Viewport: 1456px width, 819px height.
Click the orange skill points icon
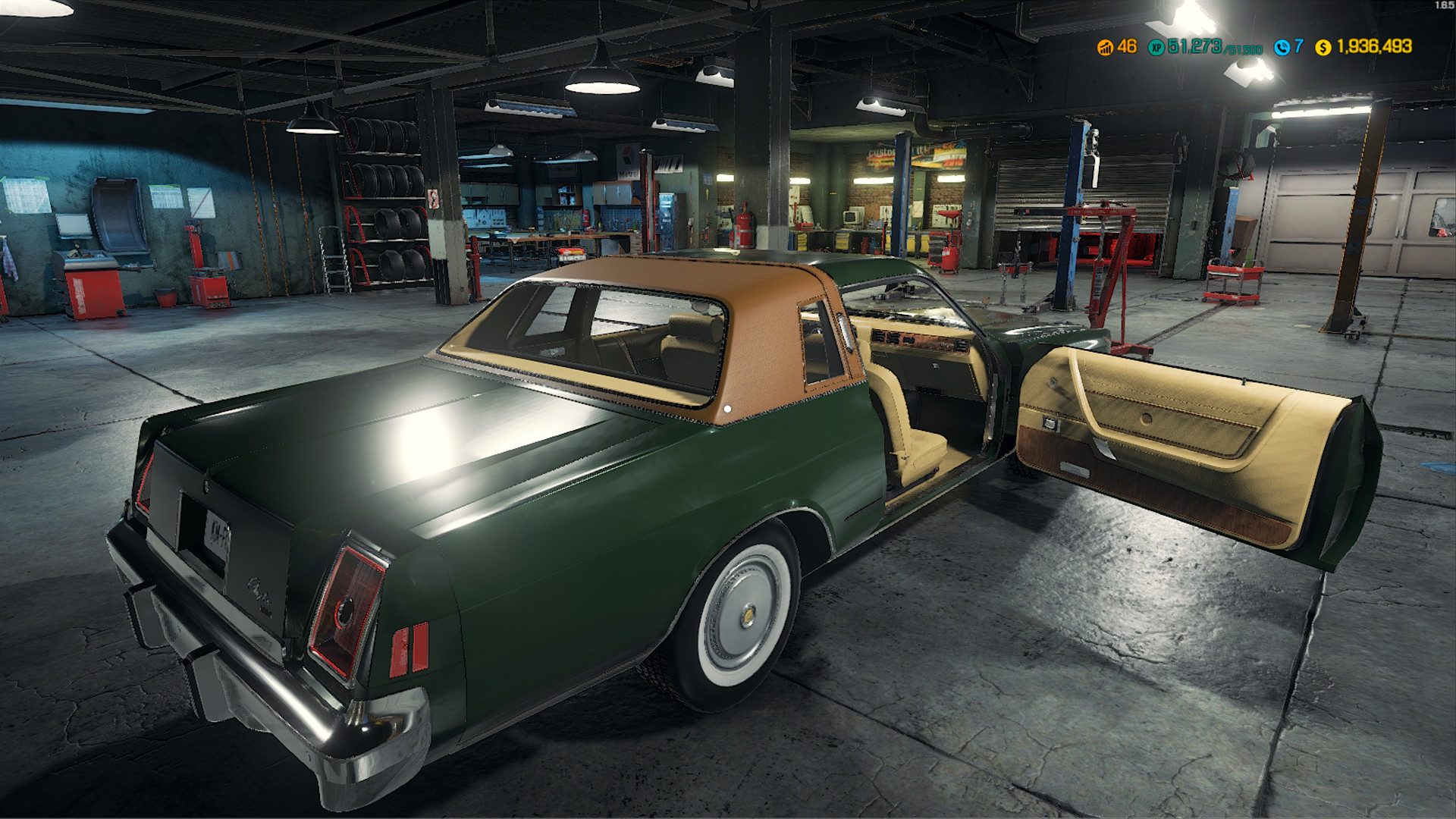point(1105,46)
